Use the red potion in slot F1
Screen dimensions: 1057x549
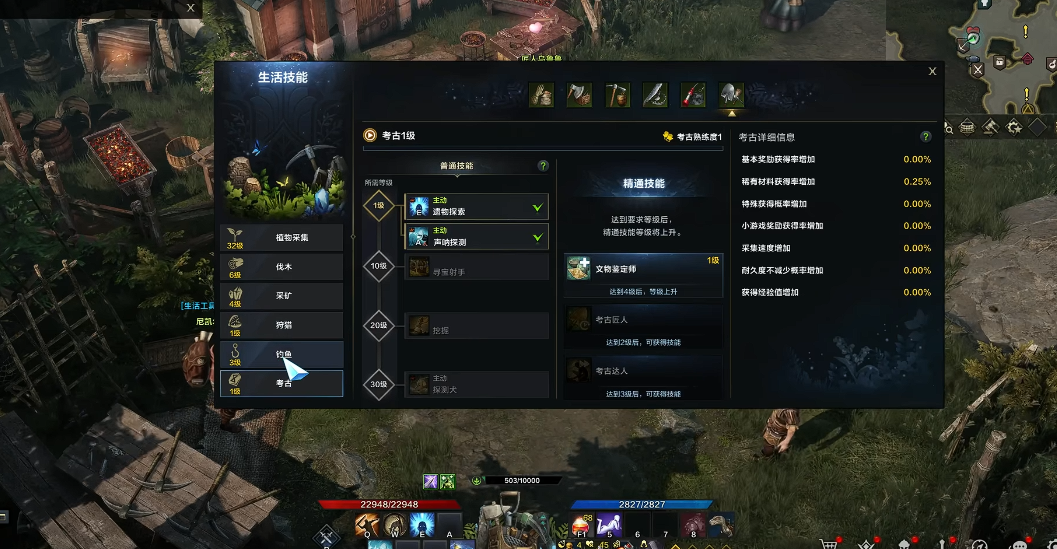click(x=582, y=525)
